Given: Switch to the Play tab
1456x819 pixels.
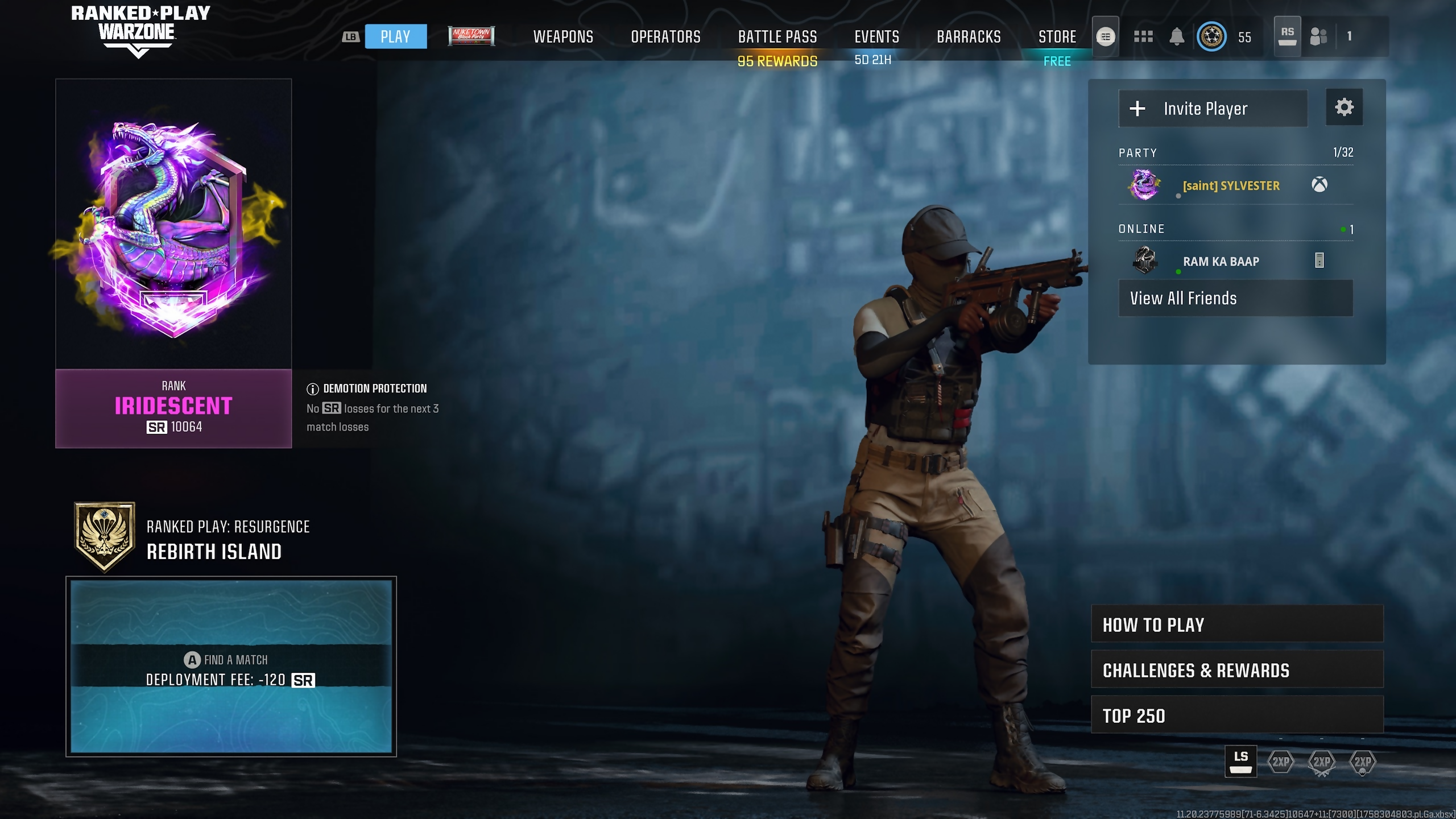Looking at the screenshot, I should pos(395,37).
